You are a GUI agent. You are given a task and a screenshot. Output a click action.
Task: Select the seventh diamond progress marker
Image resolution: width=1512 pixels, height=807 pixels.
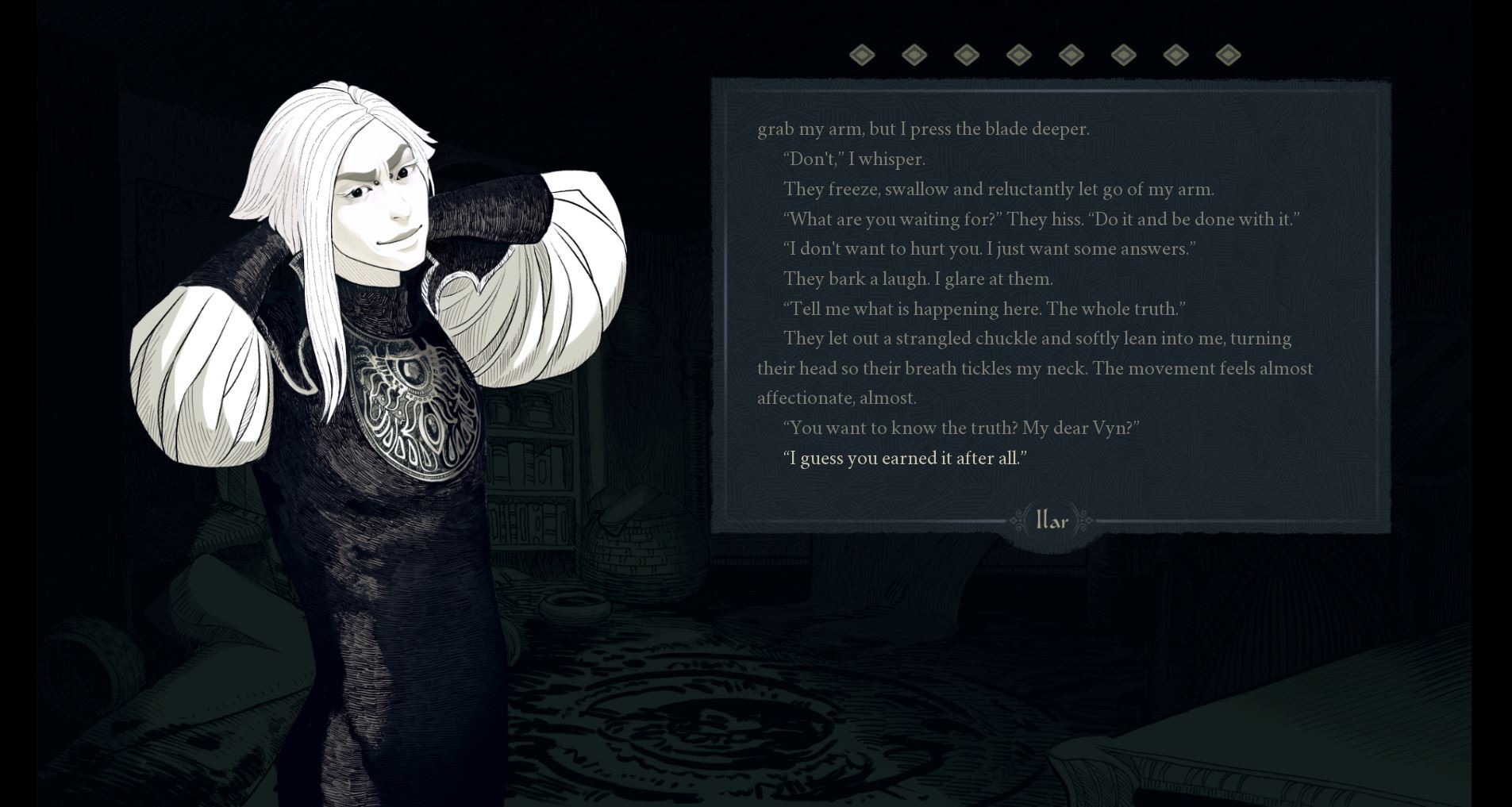tap(1176, 54)
